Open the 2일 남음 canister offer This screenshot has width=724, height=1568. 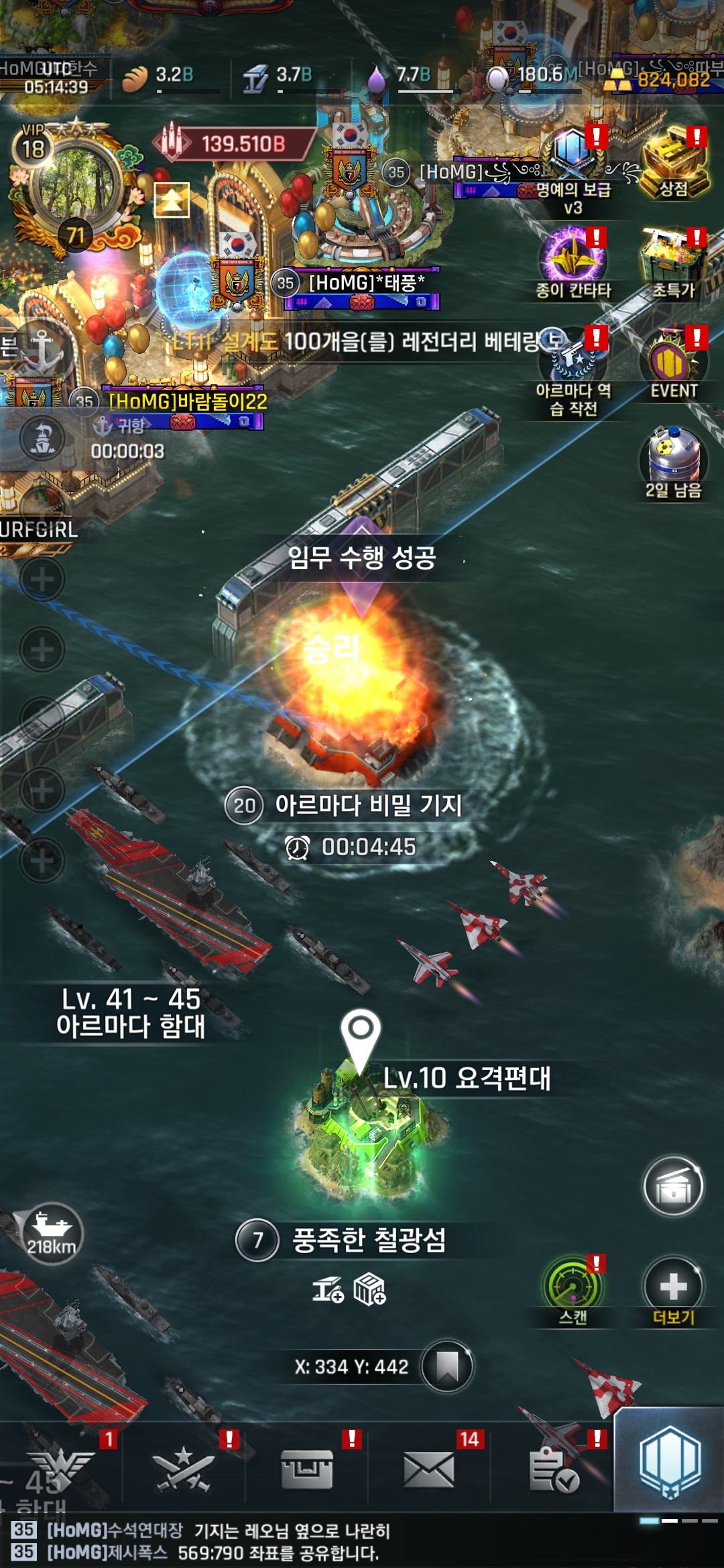pos(674,459)
